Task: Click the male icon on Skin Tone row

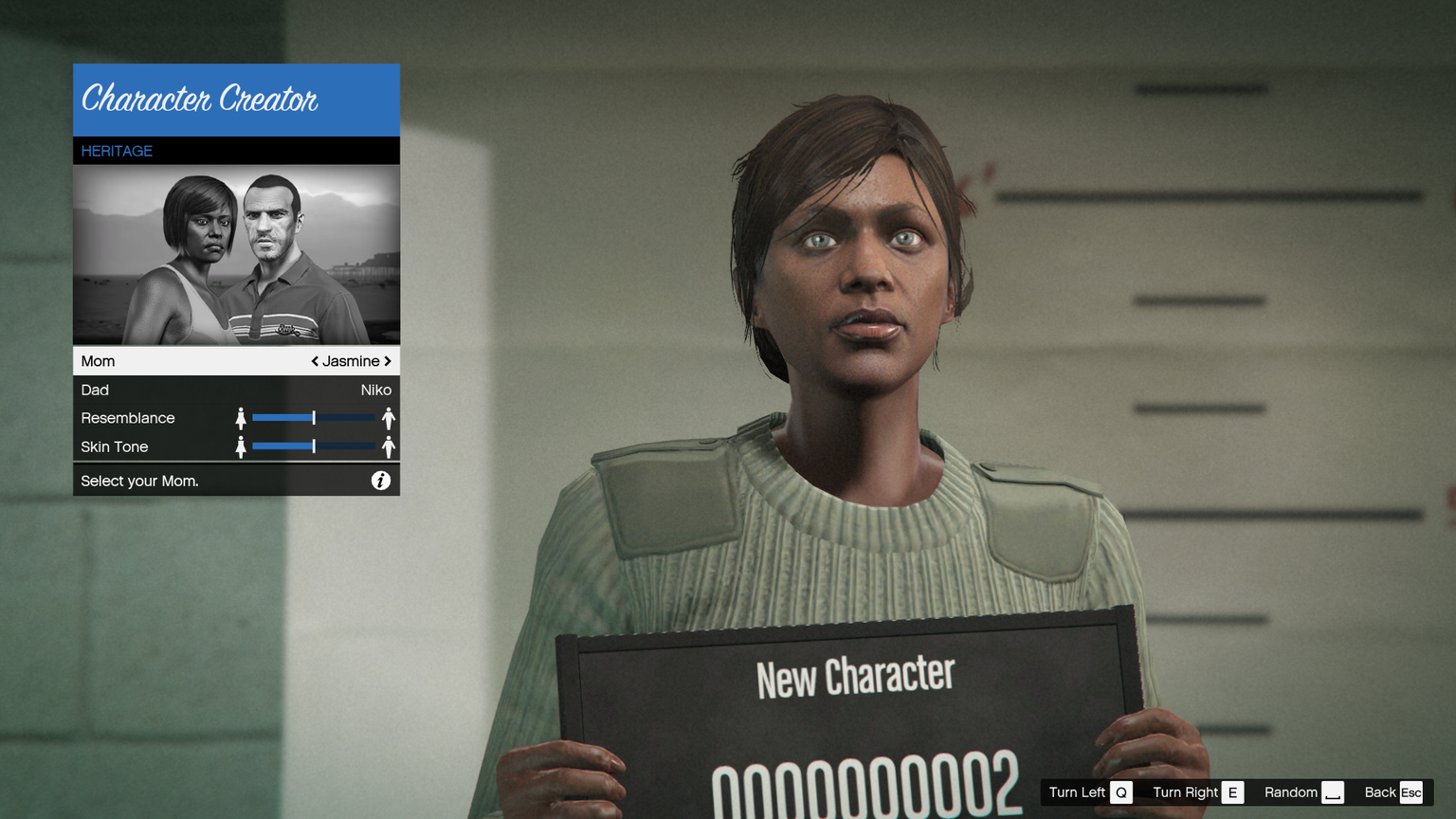Action: click(x=388, y=446)
